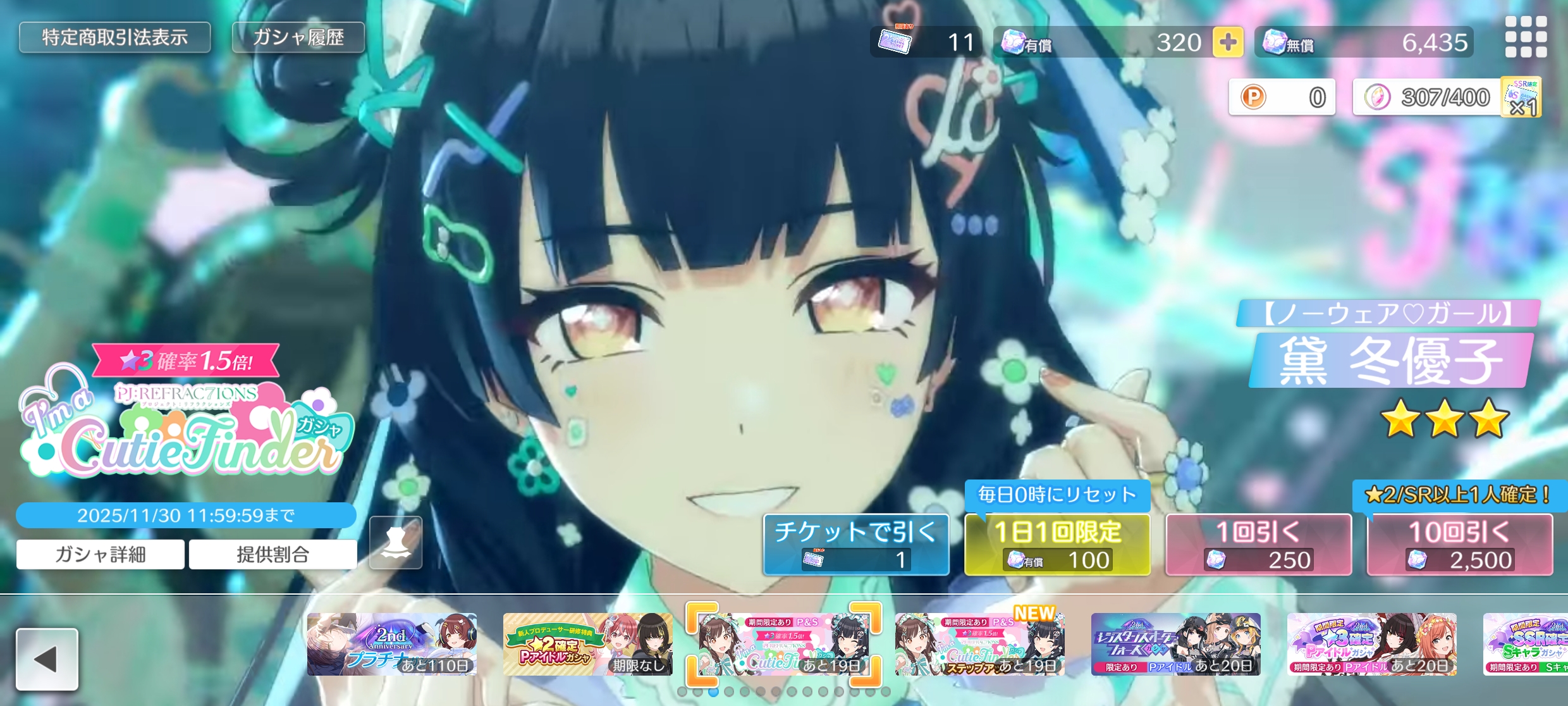
Task: View the ガシャ履歴 gacha history
Action: (298, 37)
